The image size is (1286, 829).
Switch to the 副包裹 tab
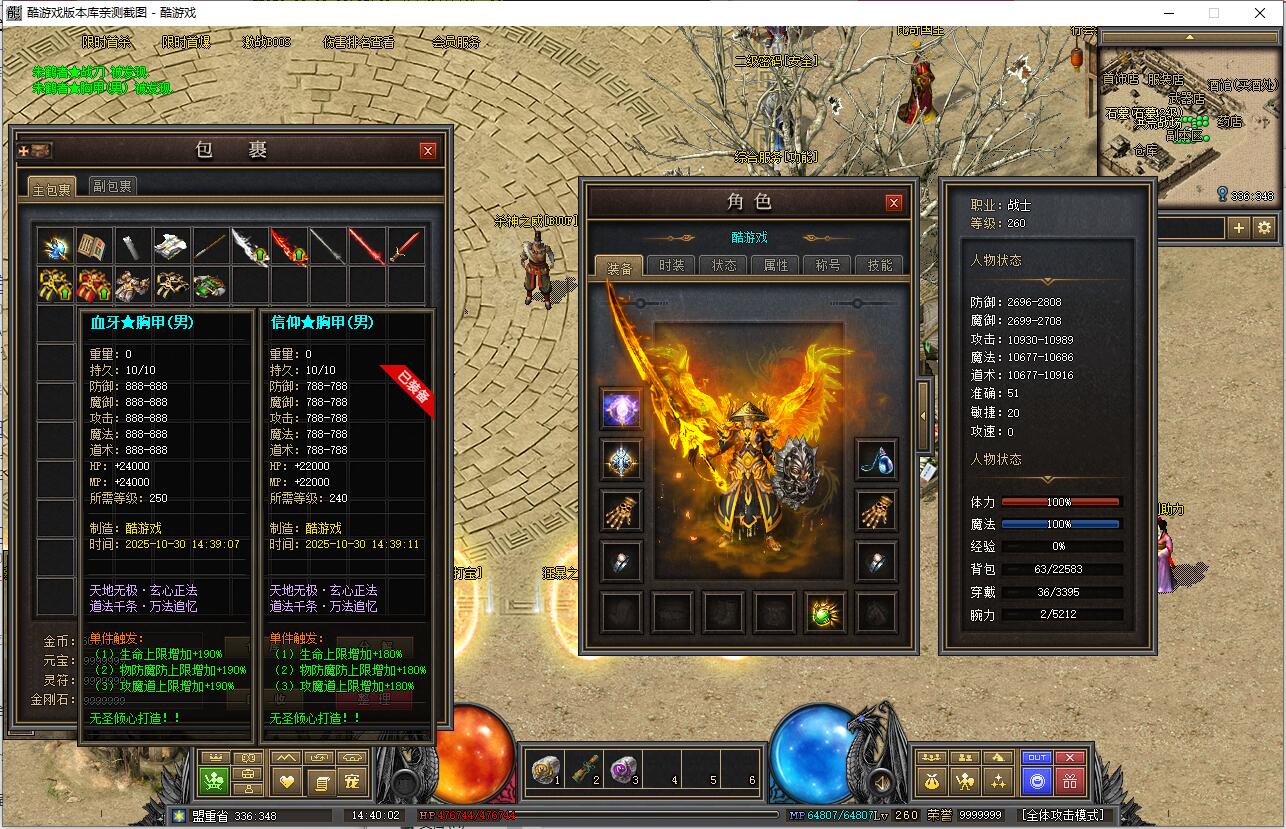(112, 186)
